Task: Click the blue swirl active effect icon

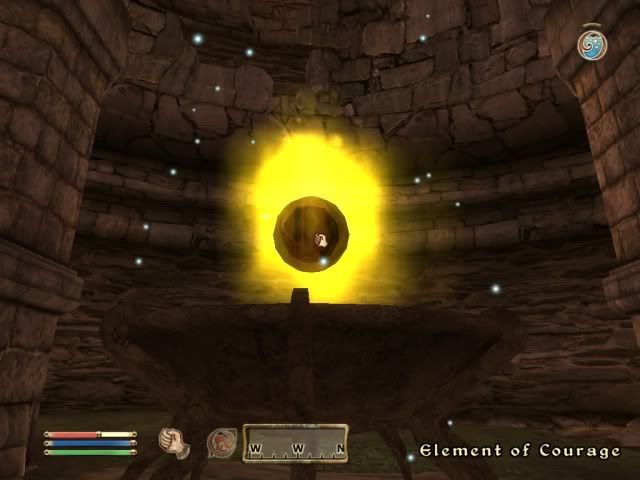Action: tap(590, 44)
